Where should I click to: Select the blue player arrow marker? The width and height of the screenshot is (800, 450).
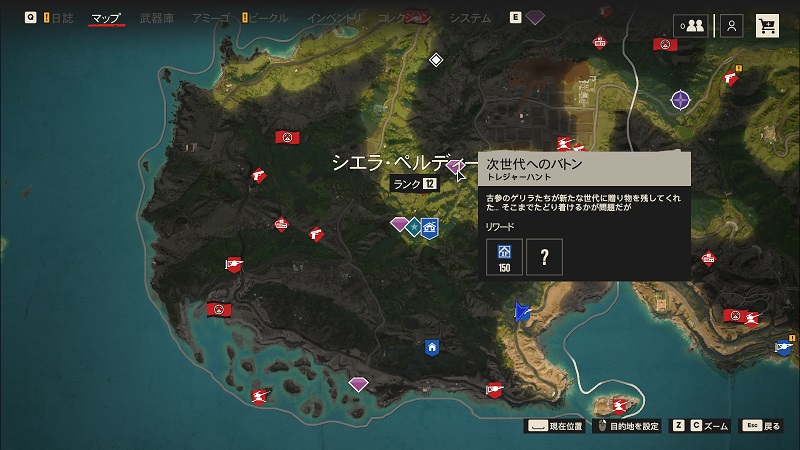(520, 311)
